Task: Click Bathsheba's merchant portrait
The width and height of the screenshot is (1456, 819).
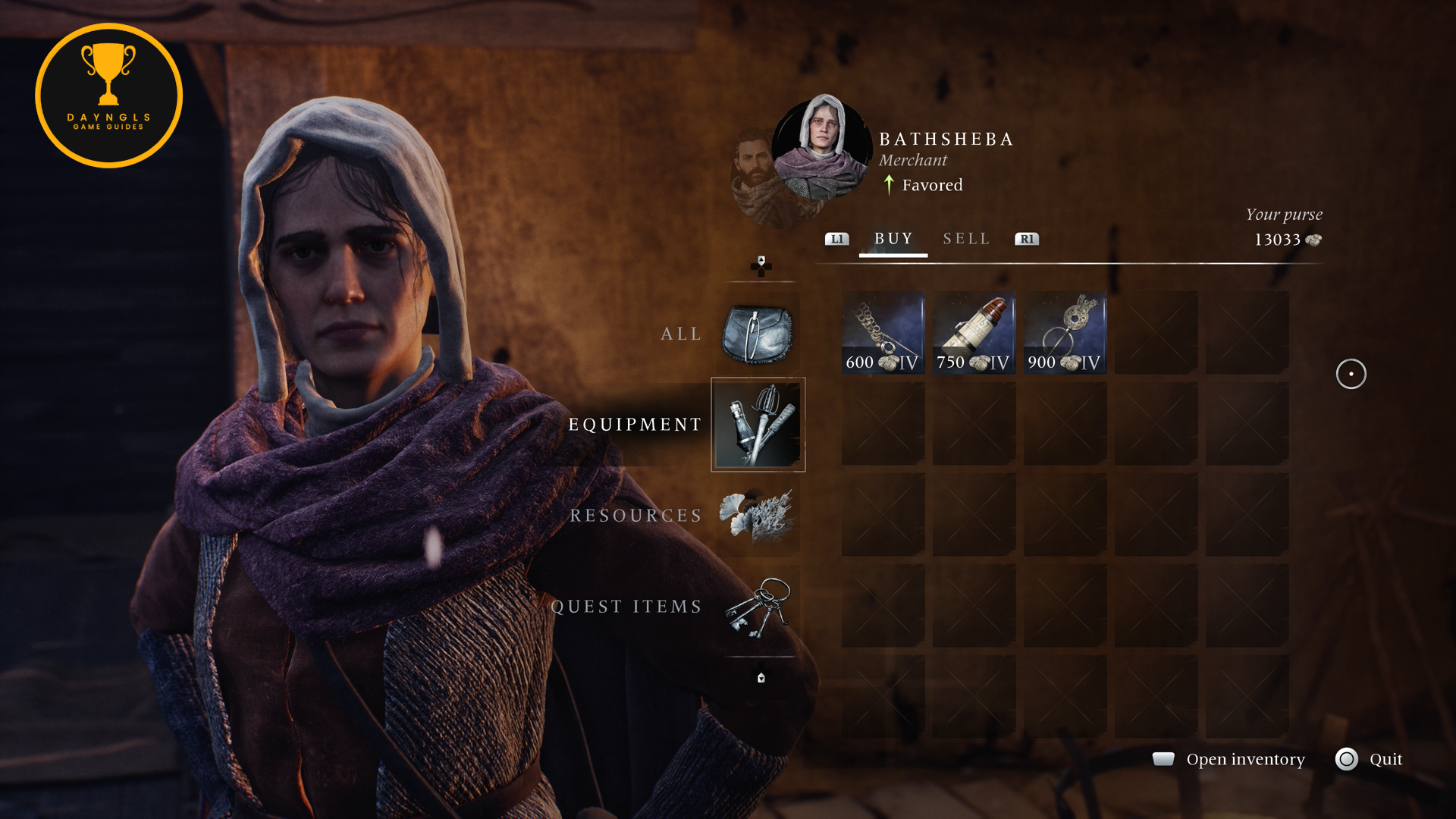Action: [x=822, y=148]
